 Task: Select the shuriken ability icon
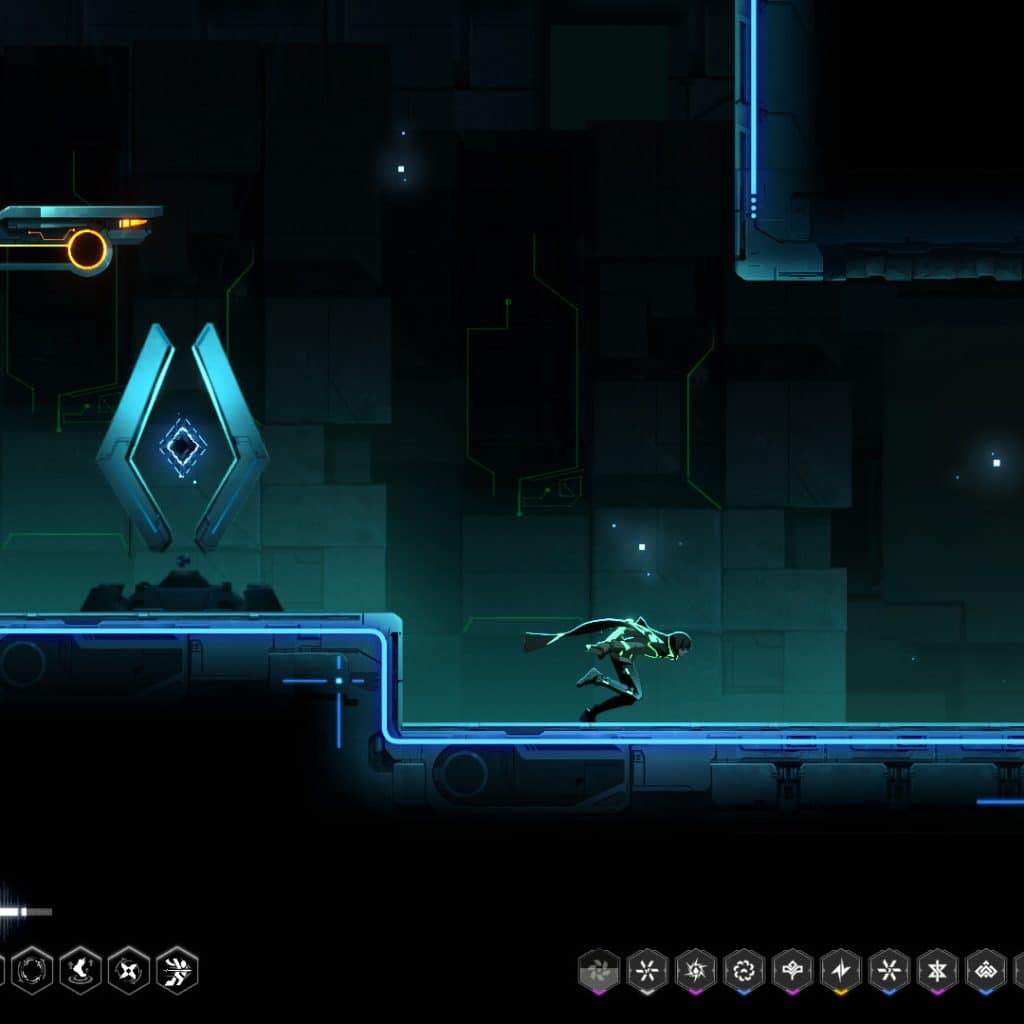[129, 969]
